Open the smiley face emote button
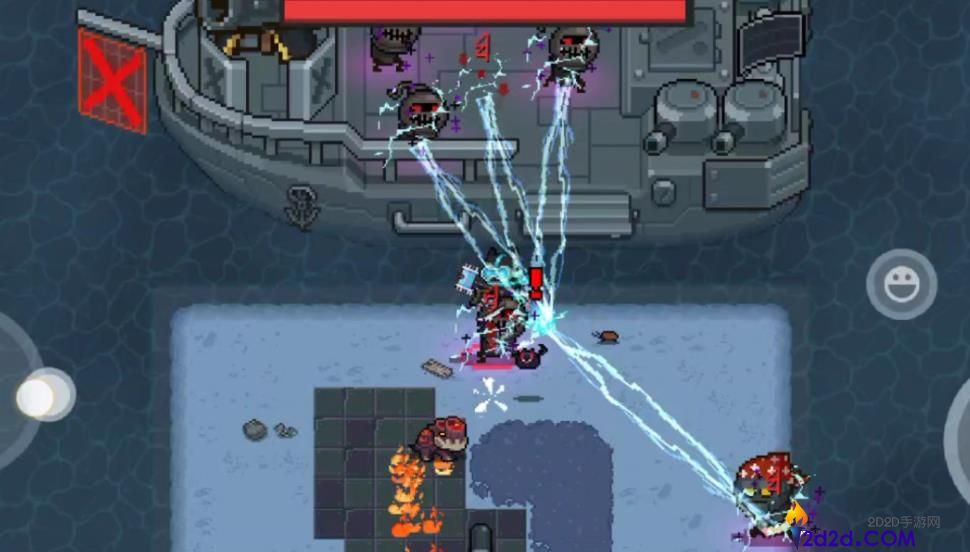The width and height of the screenshot is (970, 552). pos(901,285)
